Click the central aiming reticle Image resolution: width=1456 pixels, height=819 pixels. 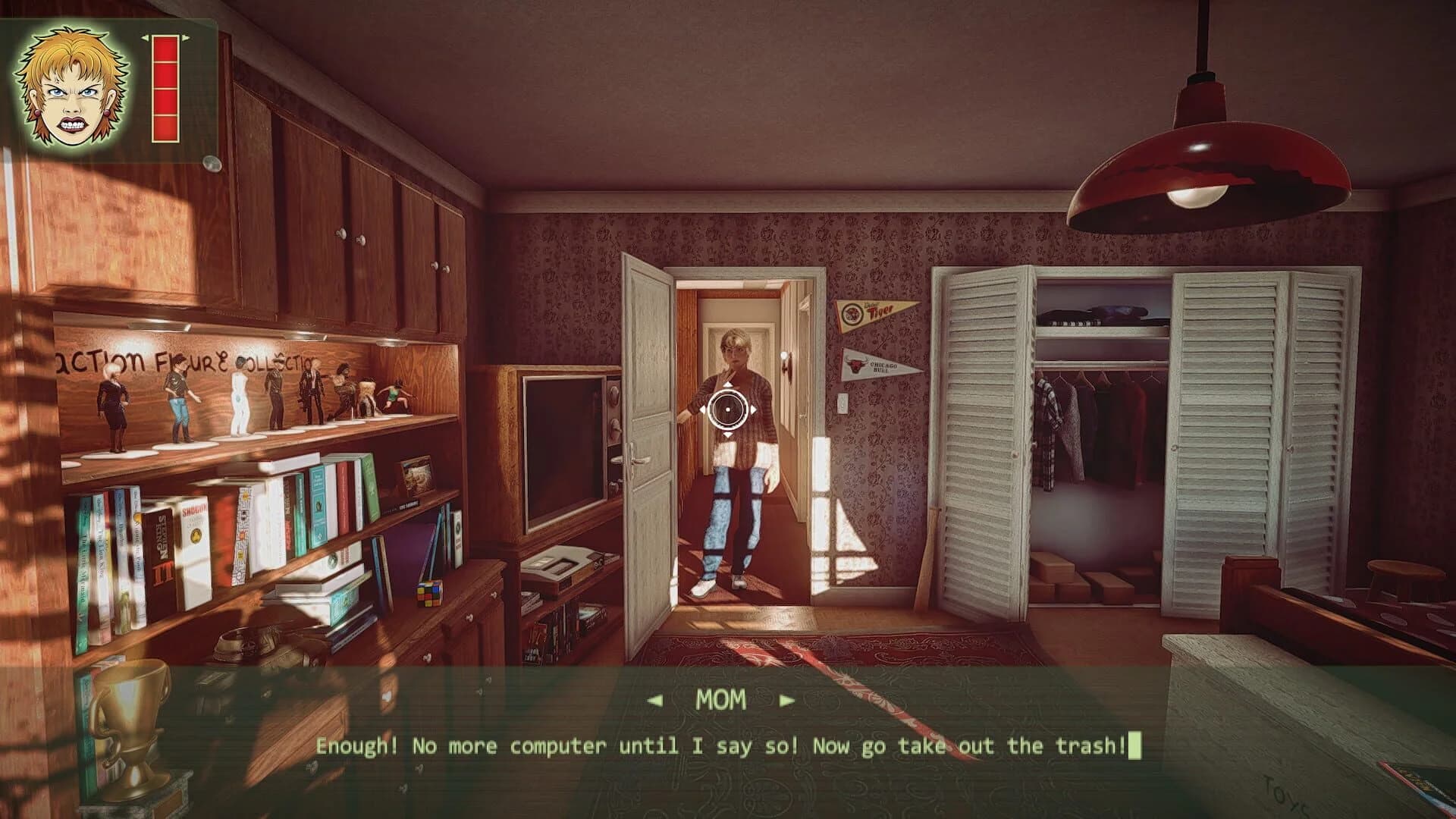point(728,409)
